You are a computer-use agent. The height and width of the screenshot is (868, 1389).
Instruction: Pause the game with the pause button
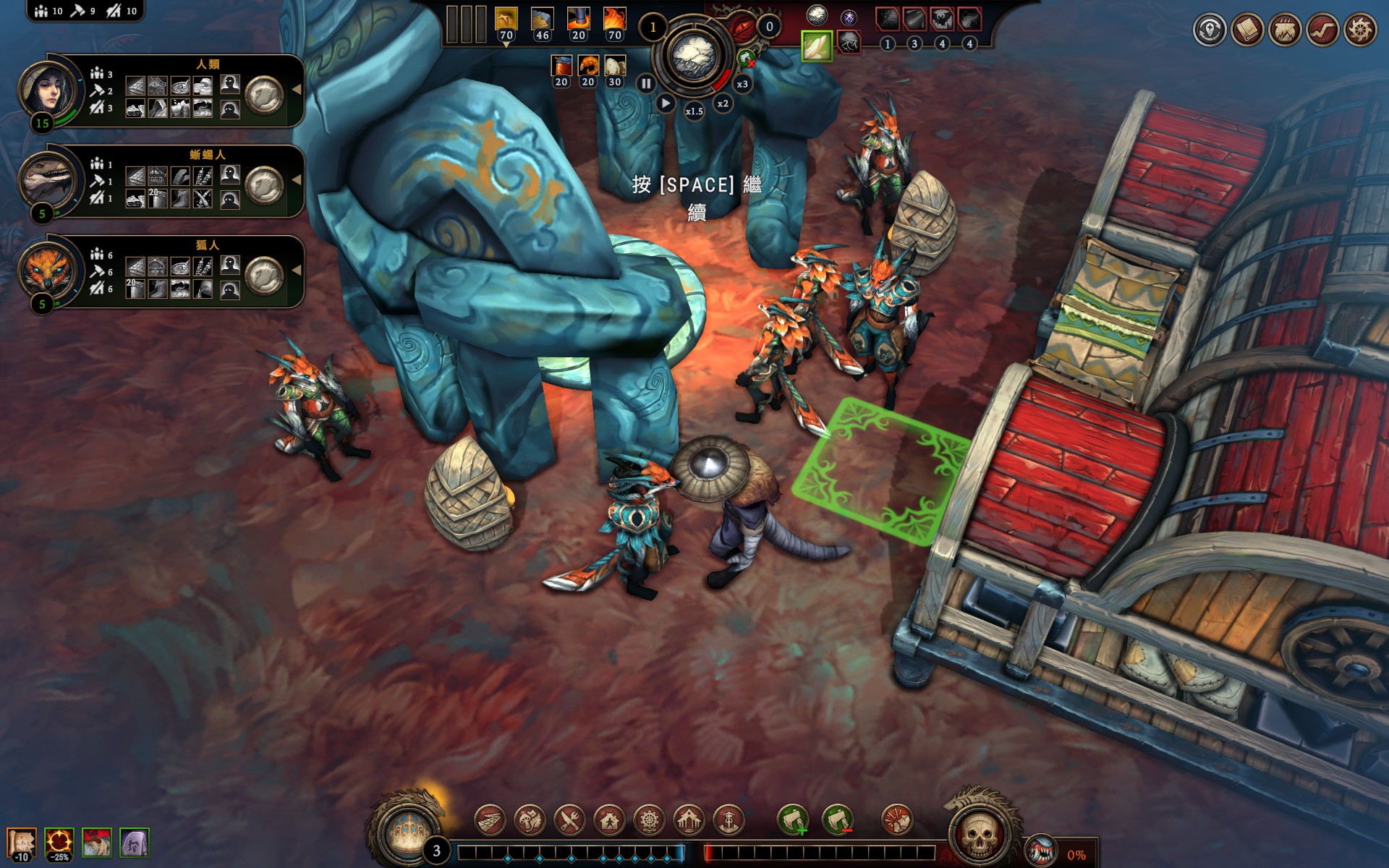(x=646, y=84)
